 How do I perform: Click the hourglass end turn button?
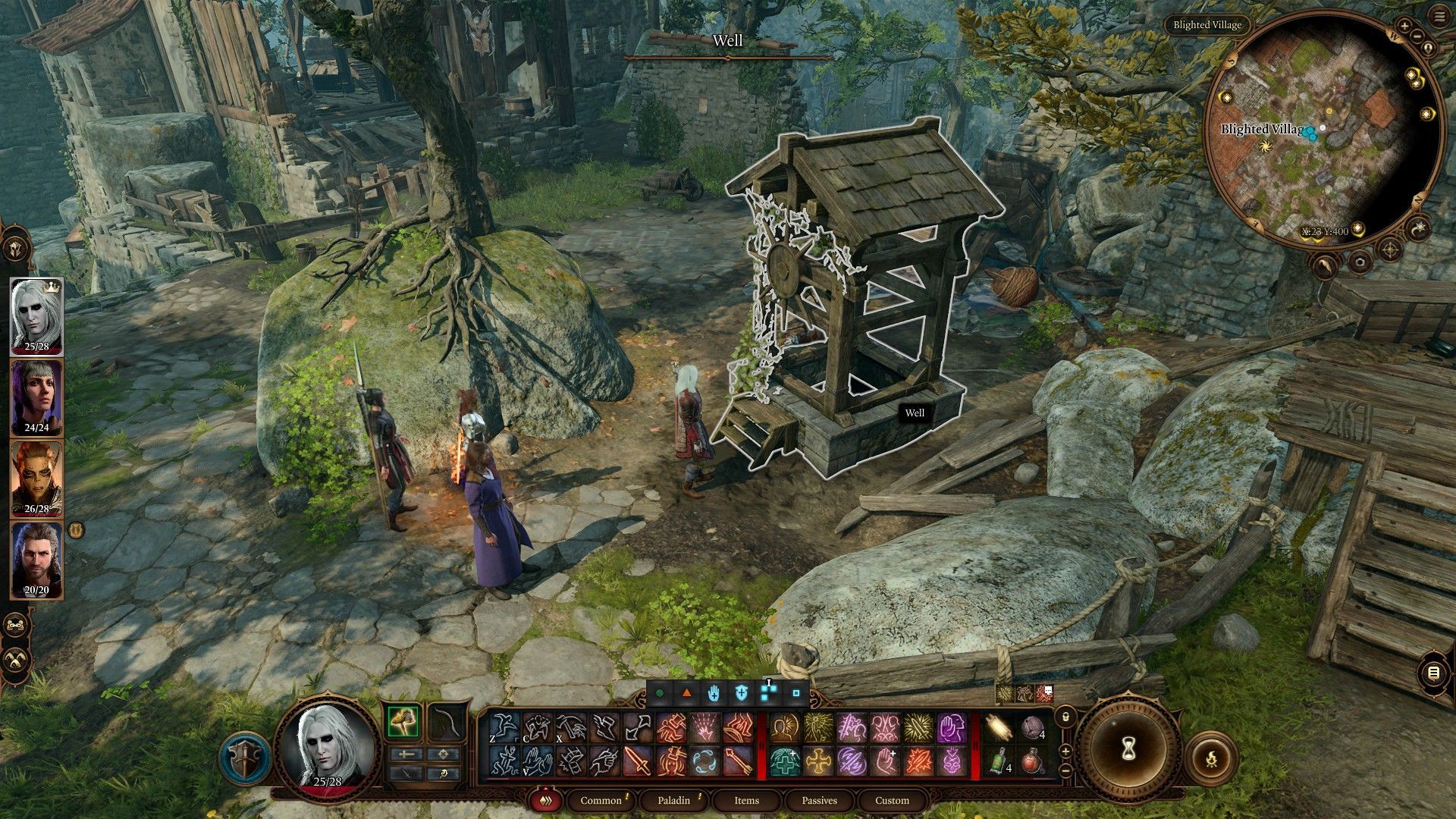pyautogui.click(x=1127, y=749)
